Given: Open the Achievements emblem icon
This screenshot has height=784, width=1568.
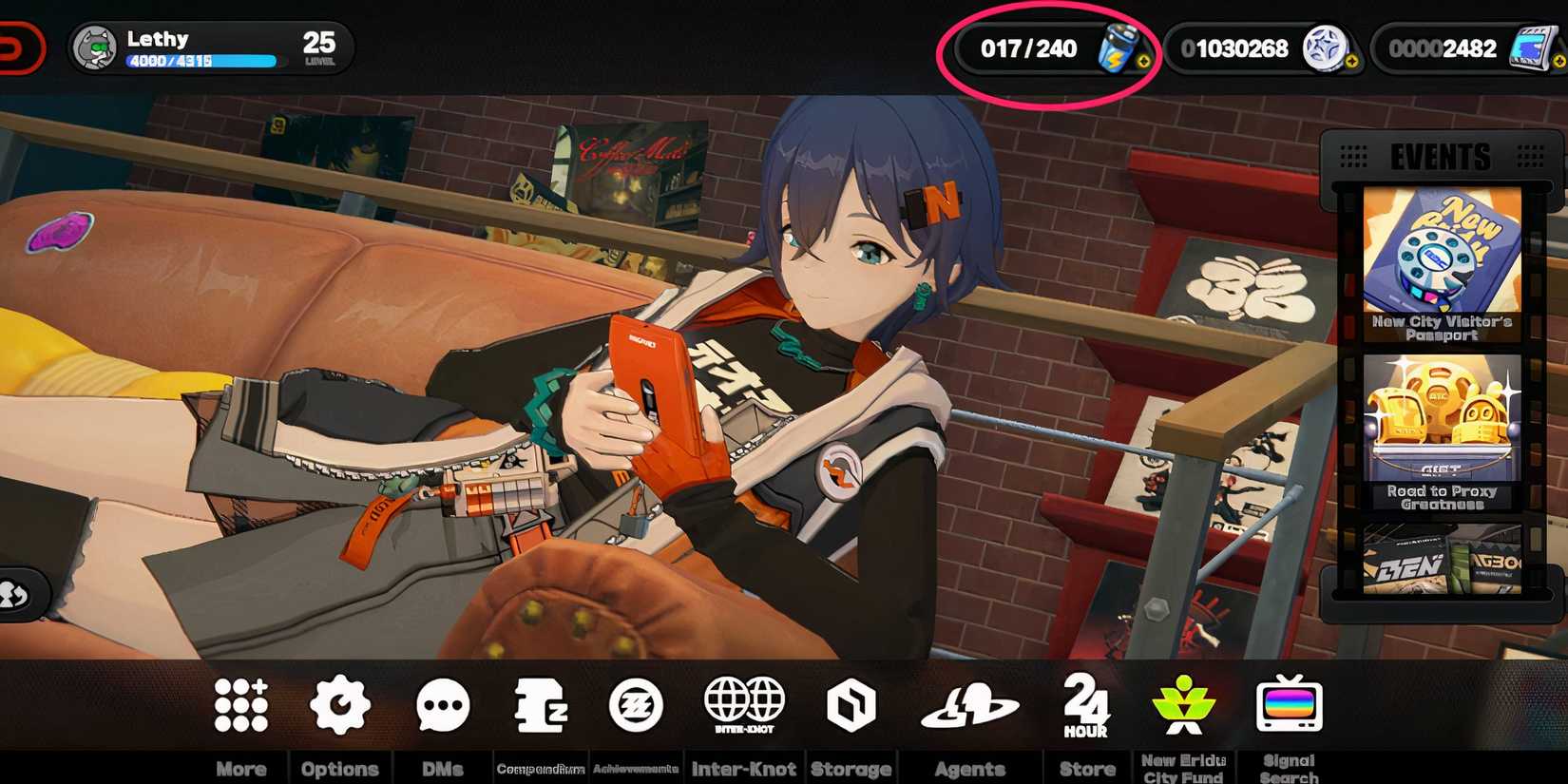Looking at the screenshot, I should pos(639,703).
